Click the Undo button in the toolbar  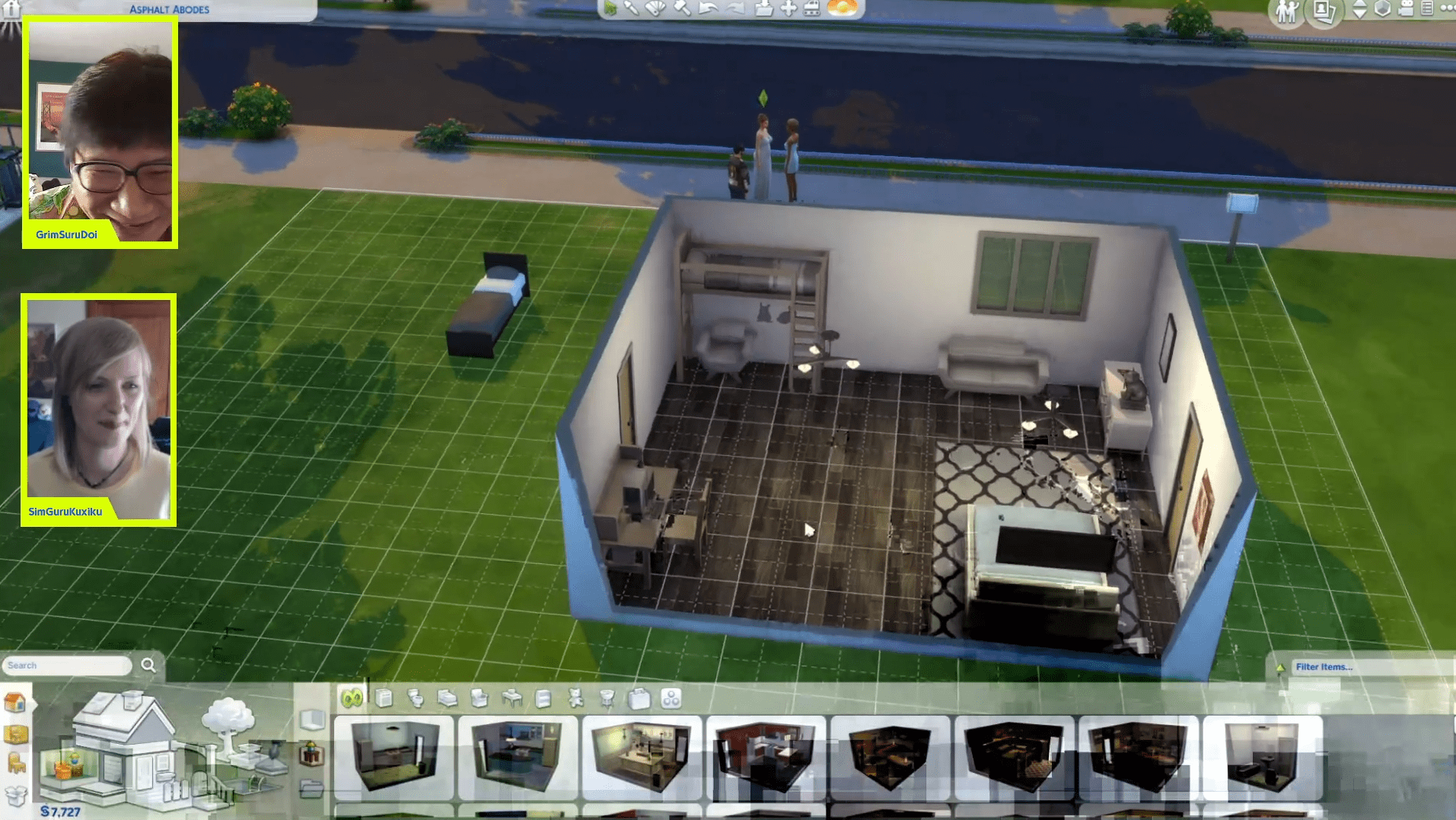tap(709, 11)
